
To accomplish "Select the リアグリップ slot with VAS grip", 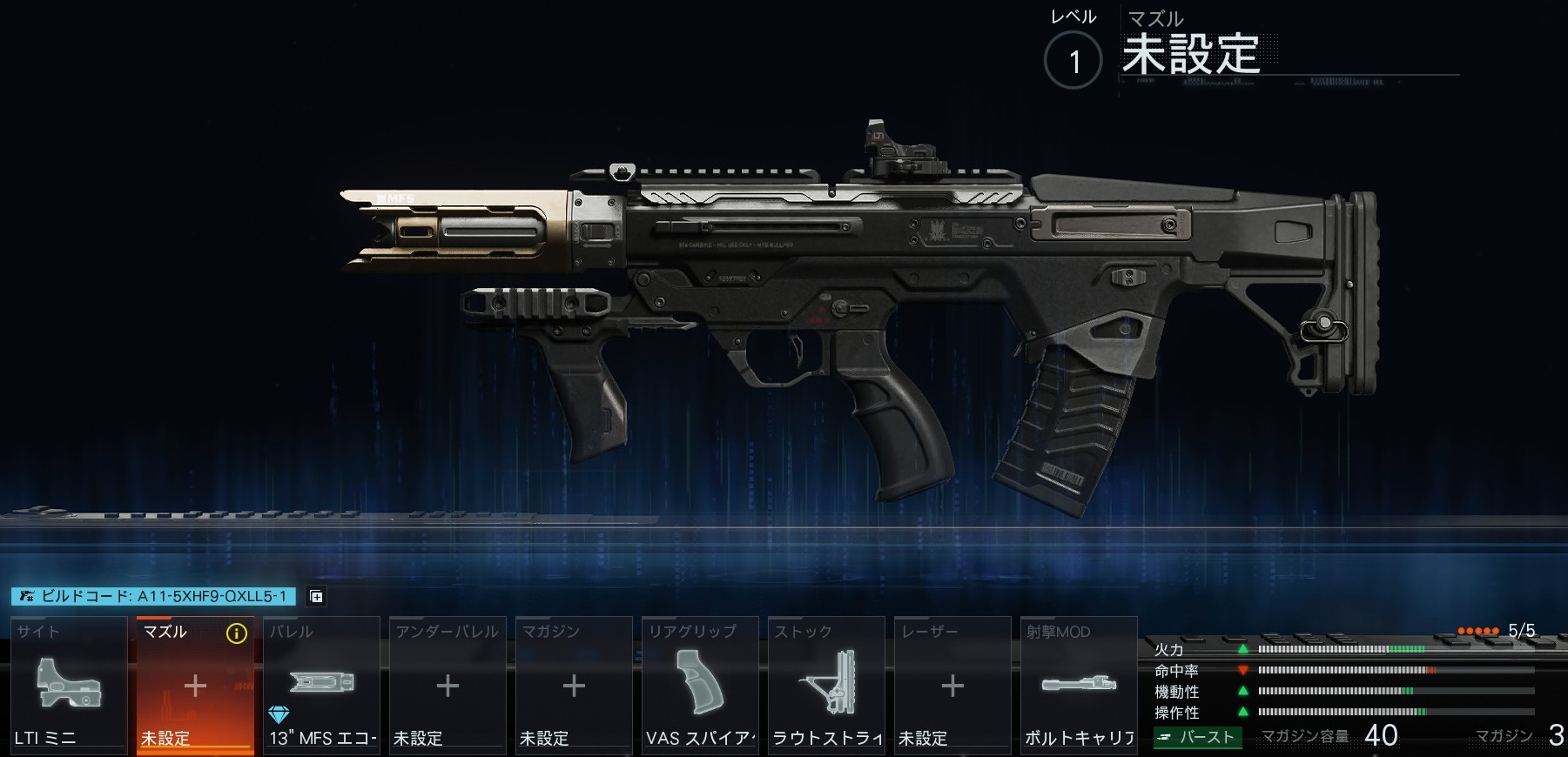I will point(700,685).
